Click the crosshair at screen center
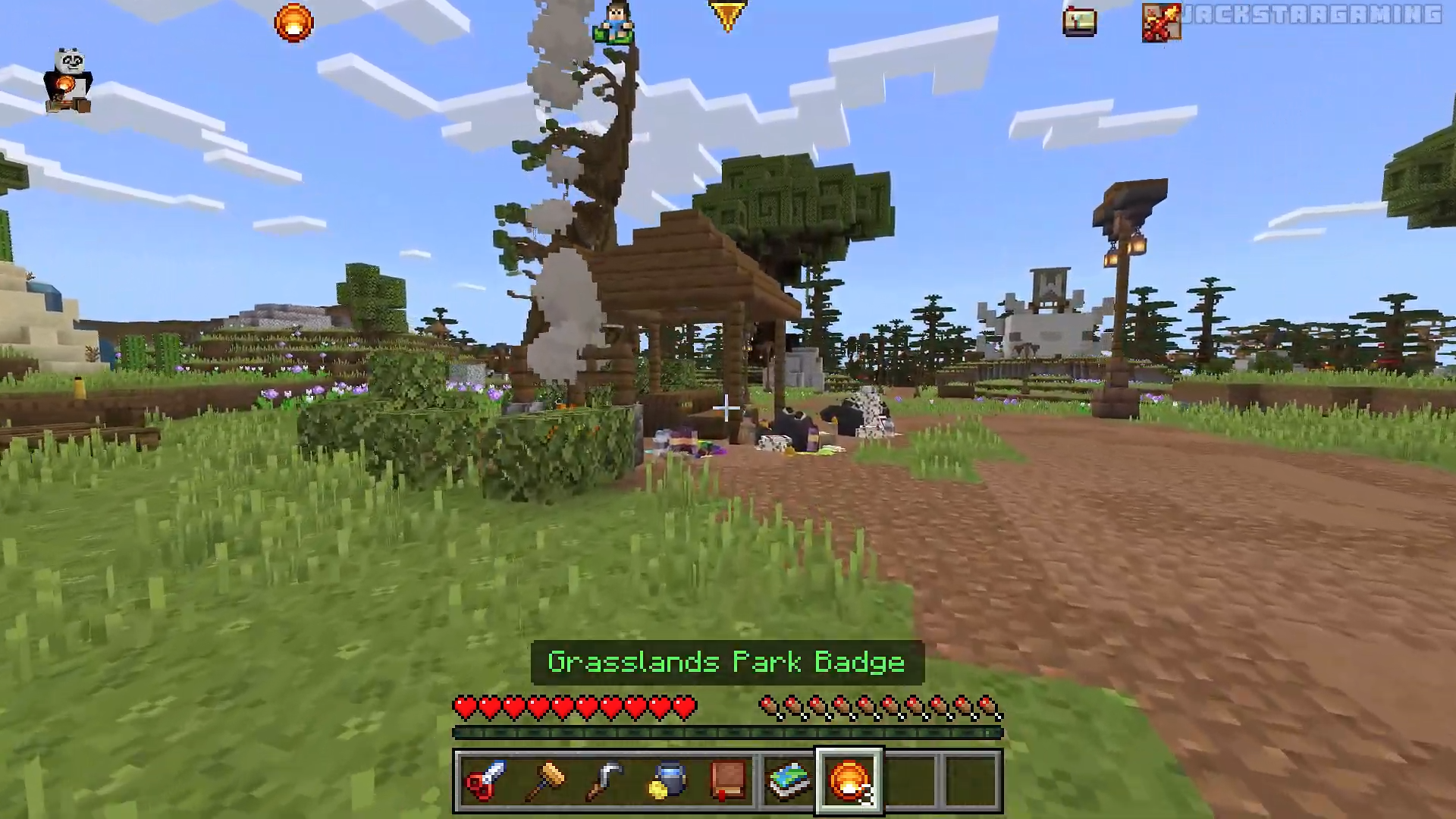 [x=726, y=409]
